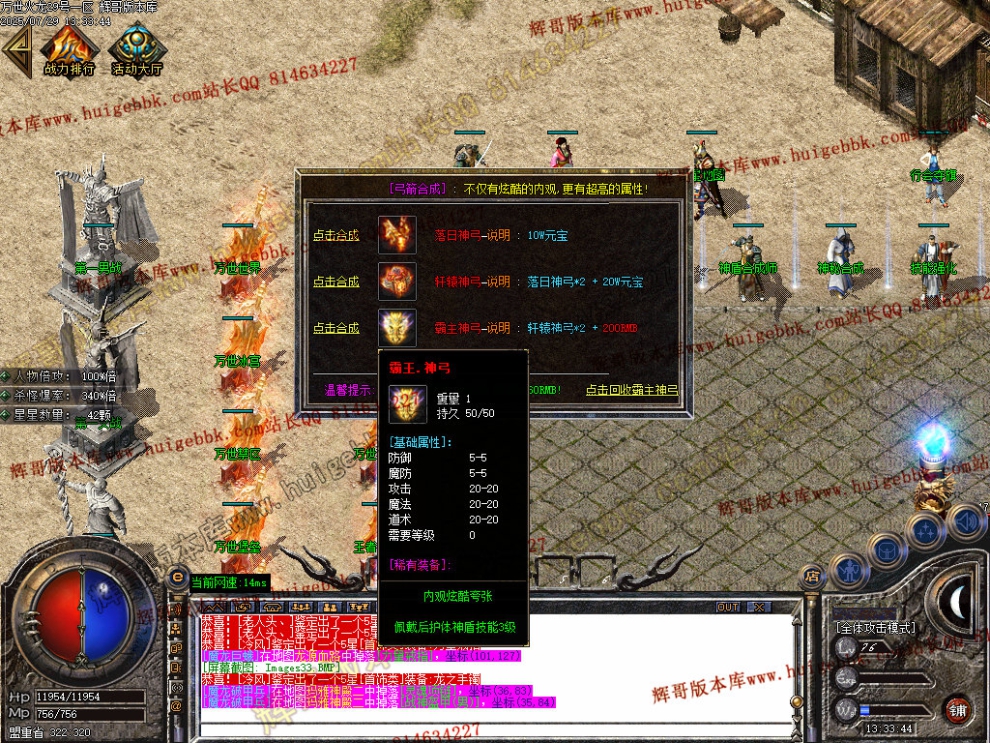Open the 活动大厅 activity hall

click(x=137, y=50)
